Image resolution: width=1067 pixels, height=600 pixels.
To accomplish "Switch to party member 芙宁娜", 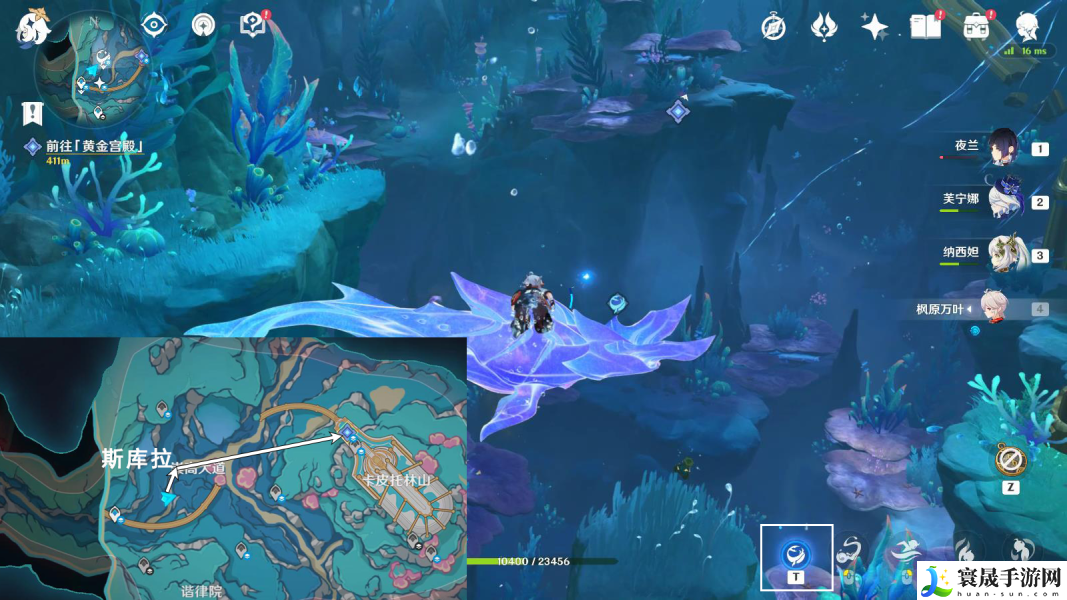I will (x=1002, y=200).
